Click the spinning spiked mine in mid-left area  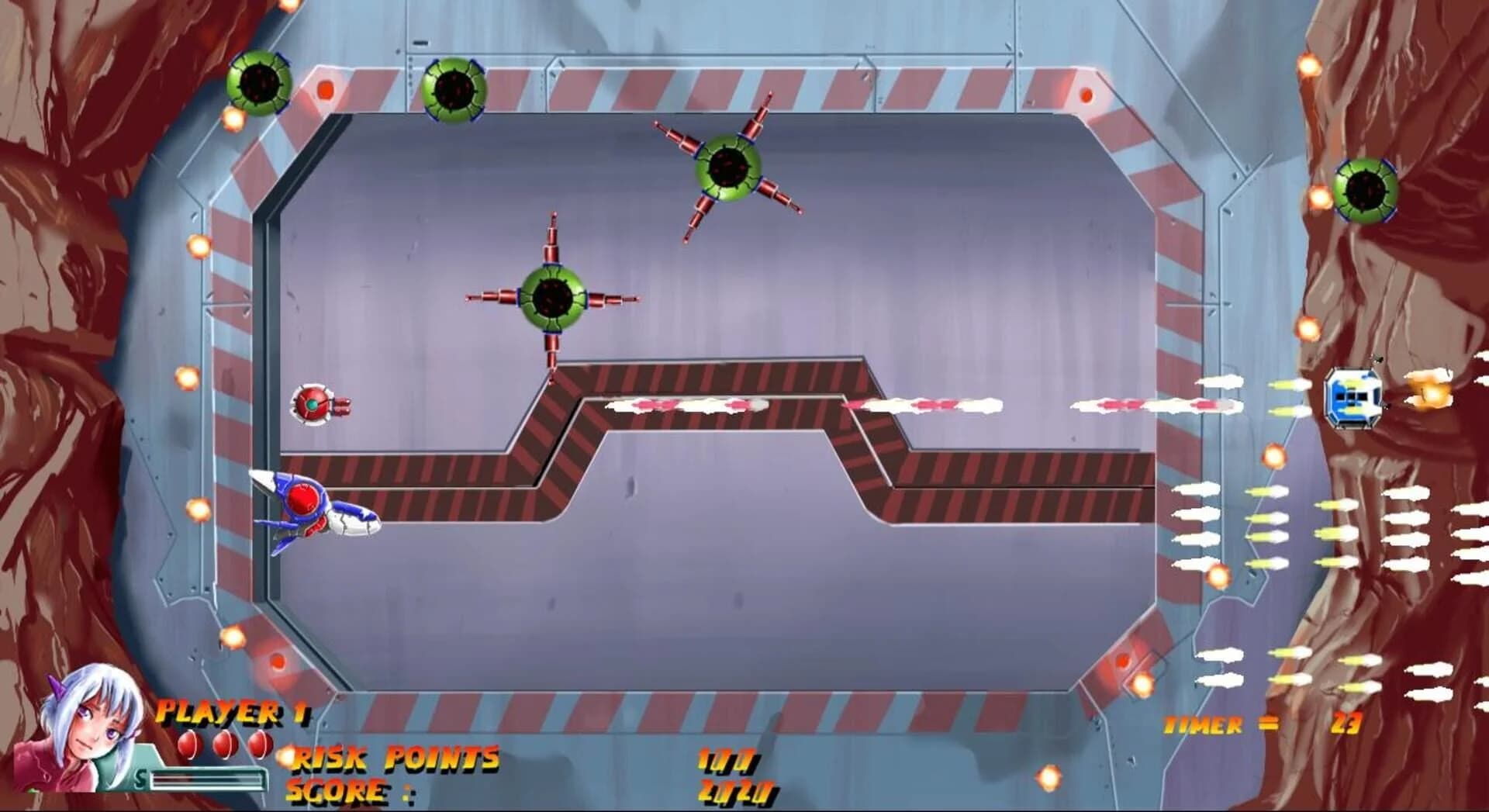point(552,295)
